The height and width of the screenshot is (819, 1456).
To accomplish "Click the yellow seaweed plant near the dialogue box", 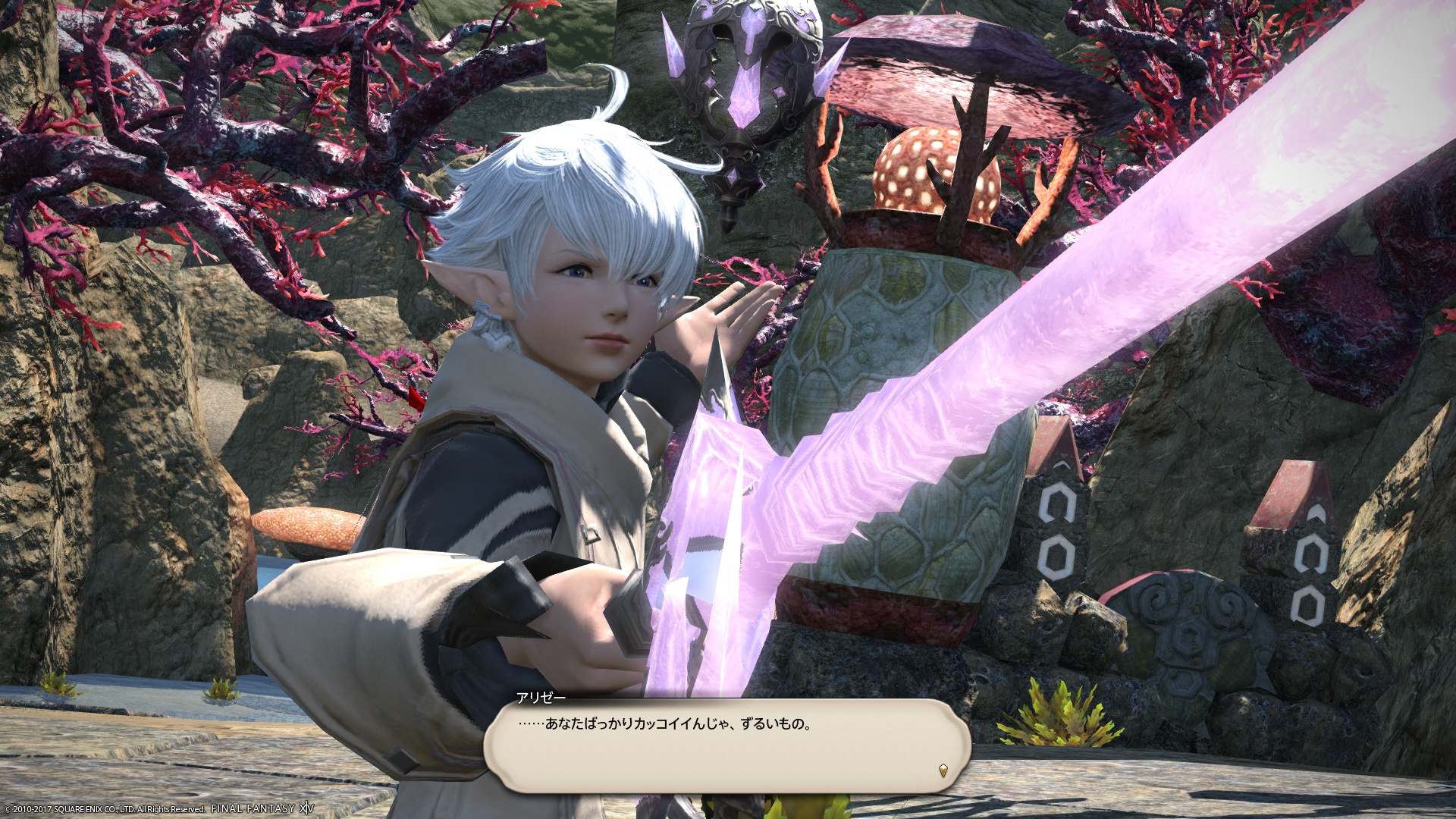I will (1062, 713).
